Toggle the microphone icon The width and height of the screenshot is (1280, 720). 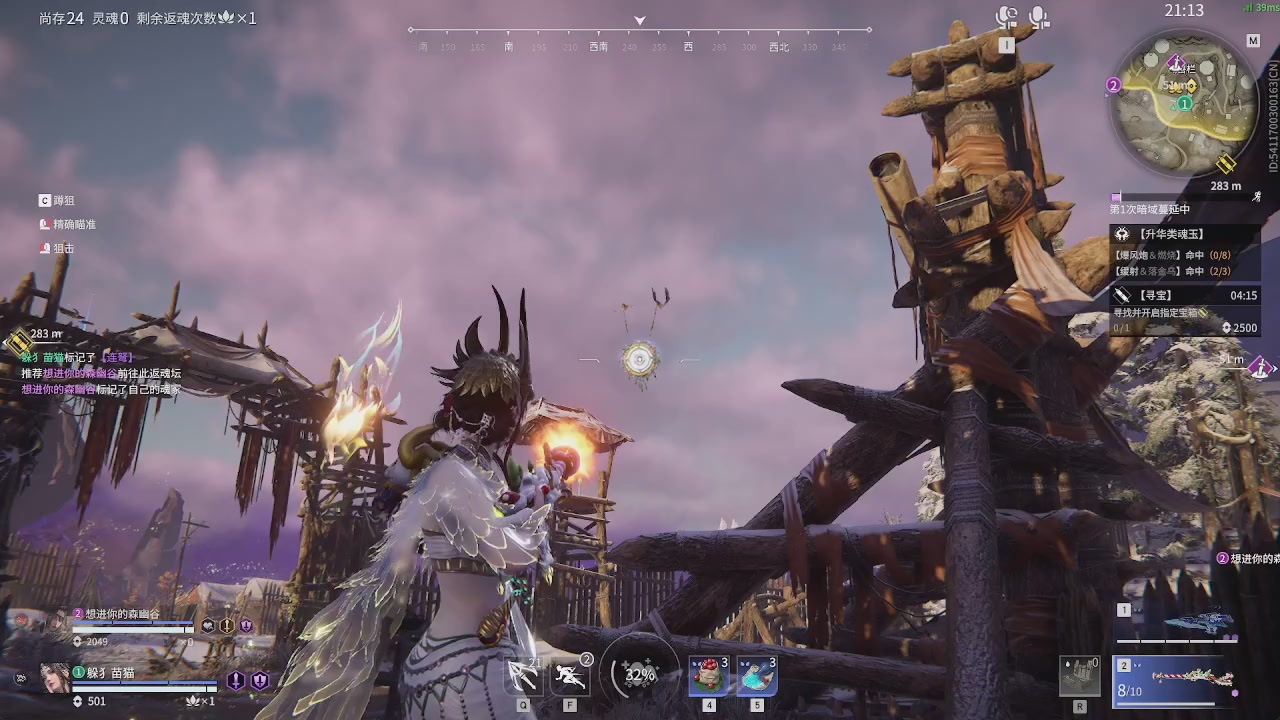[x=1040, y=17]
